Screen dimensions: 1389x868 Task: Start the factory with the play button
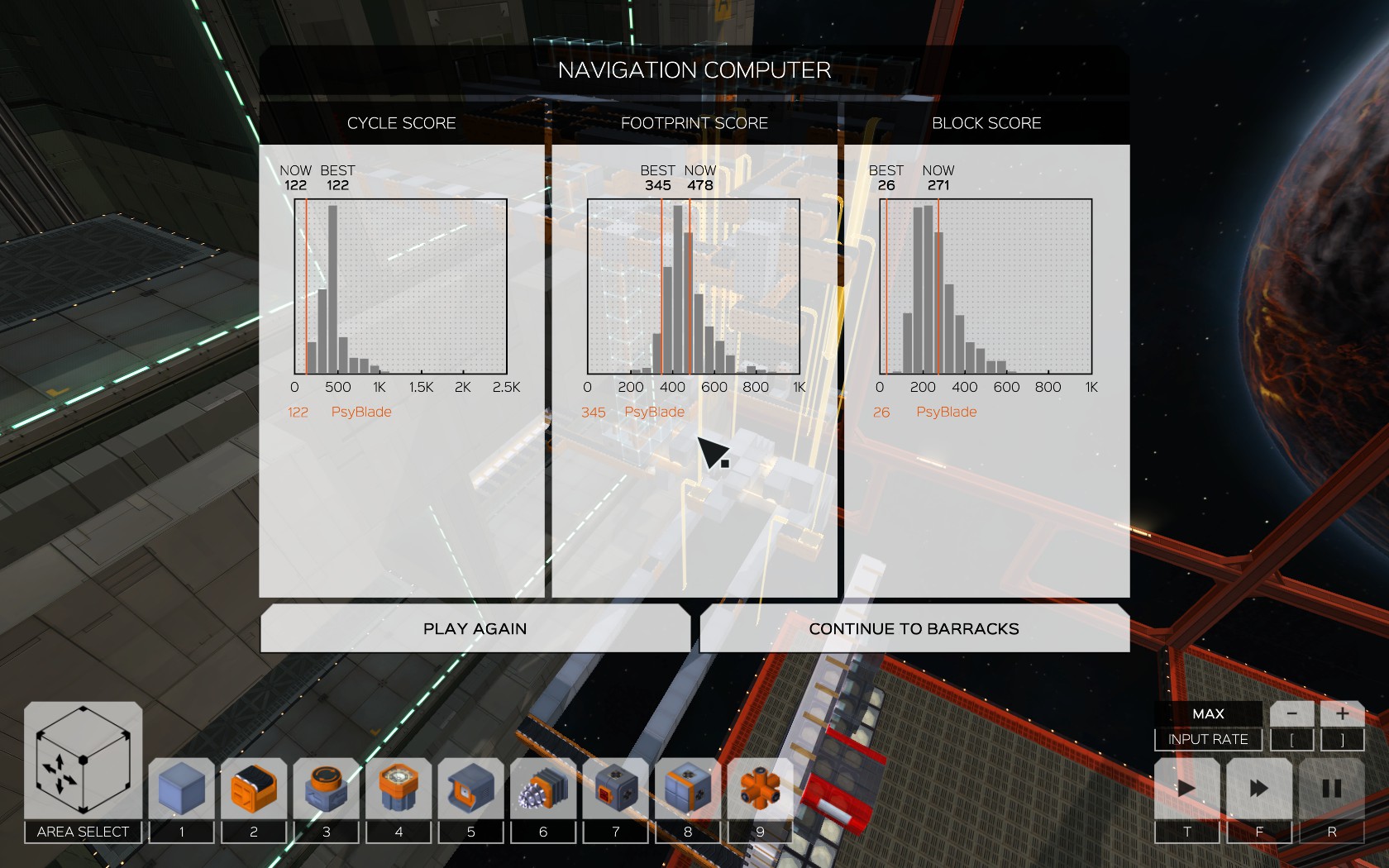(x=1186, y=788)
